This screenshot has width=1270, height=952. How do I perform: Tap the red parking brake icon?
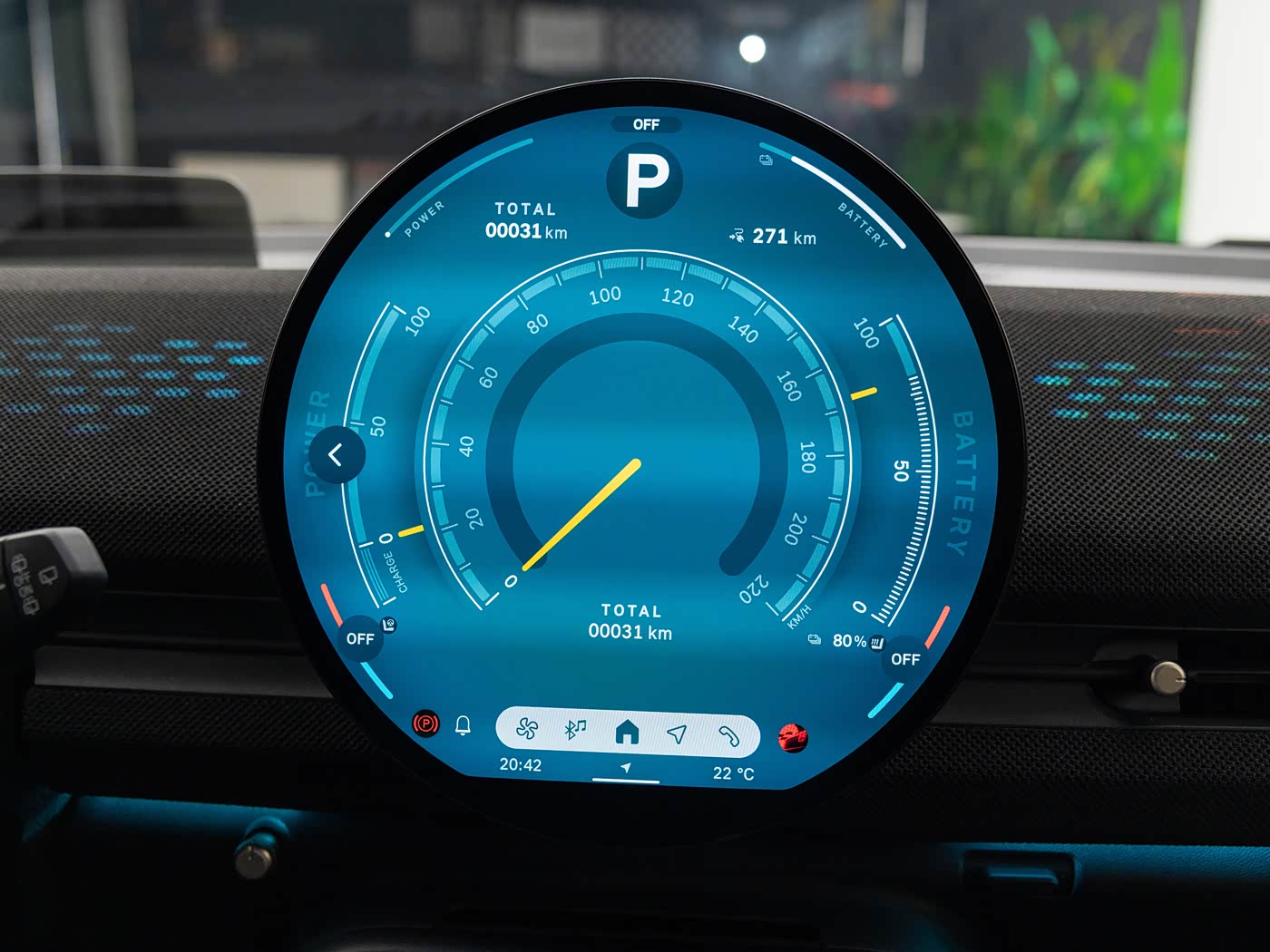(425, 724)
